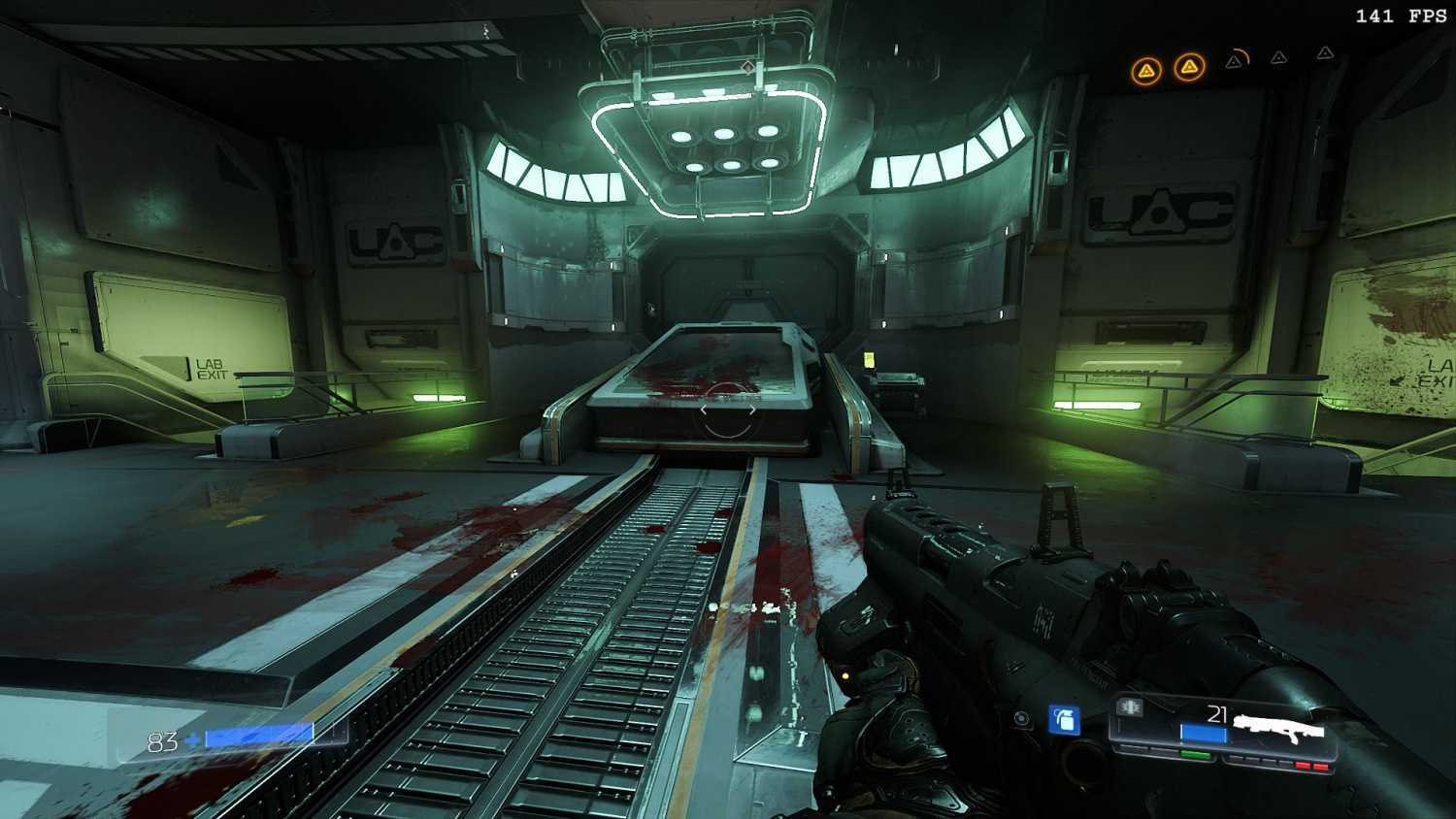Select the gray weapon mod icon

pos(1130,707)
